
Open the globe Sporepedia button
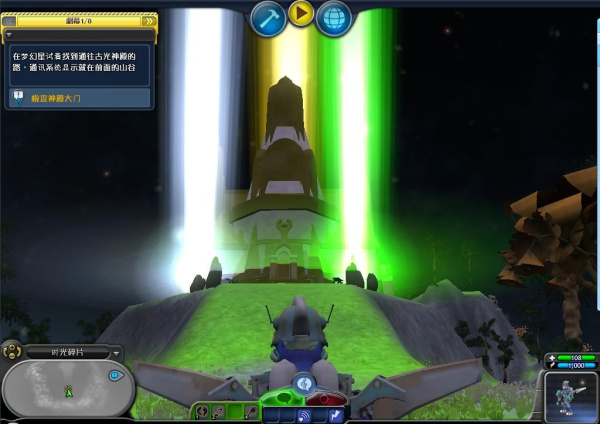[x=334, y=18]
